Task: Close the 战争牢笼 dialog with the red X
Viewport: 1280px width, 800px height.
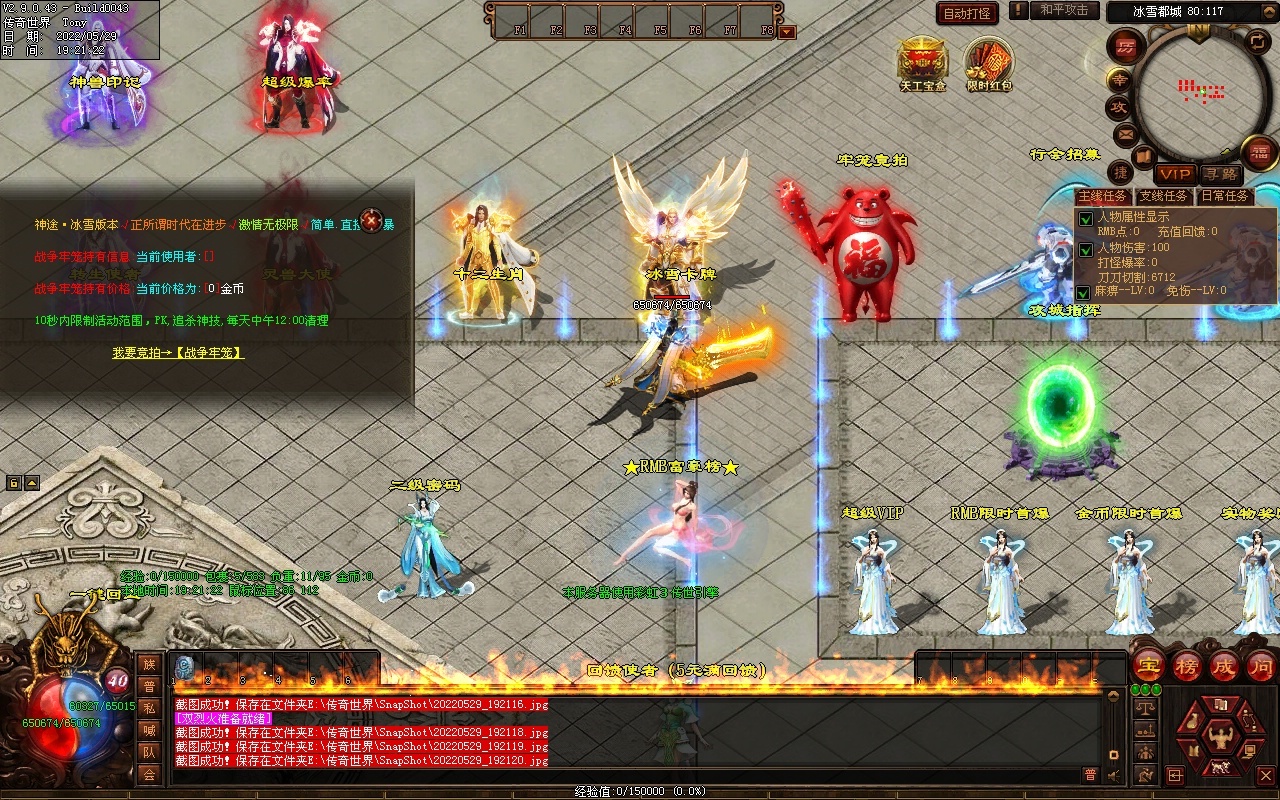Action: point(372,220)
